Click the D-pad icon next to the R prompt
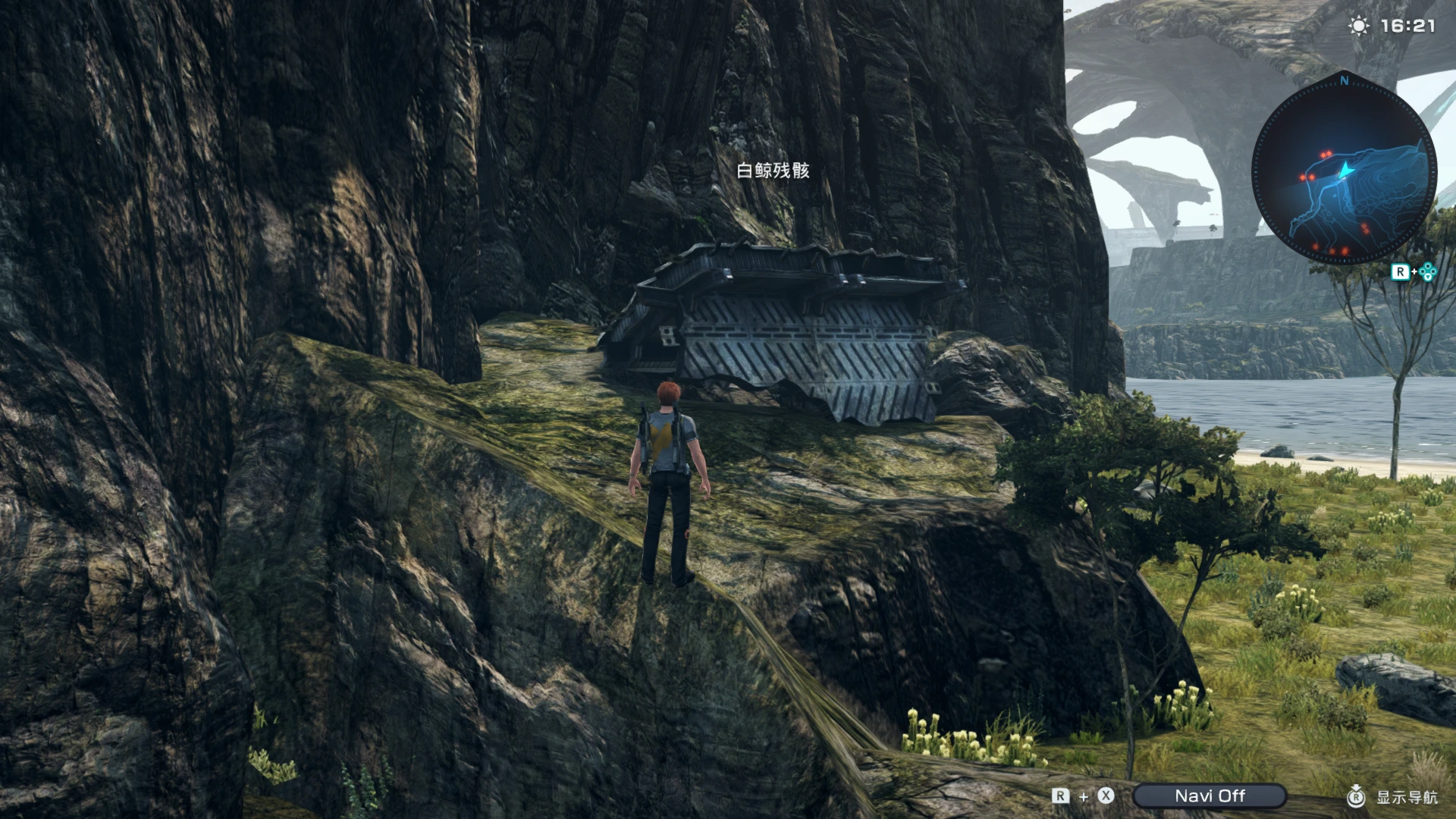The width and height of the screenshot is (1456, 819). [1428, 271]
